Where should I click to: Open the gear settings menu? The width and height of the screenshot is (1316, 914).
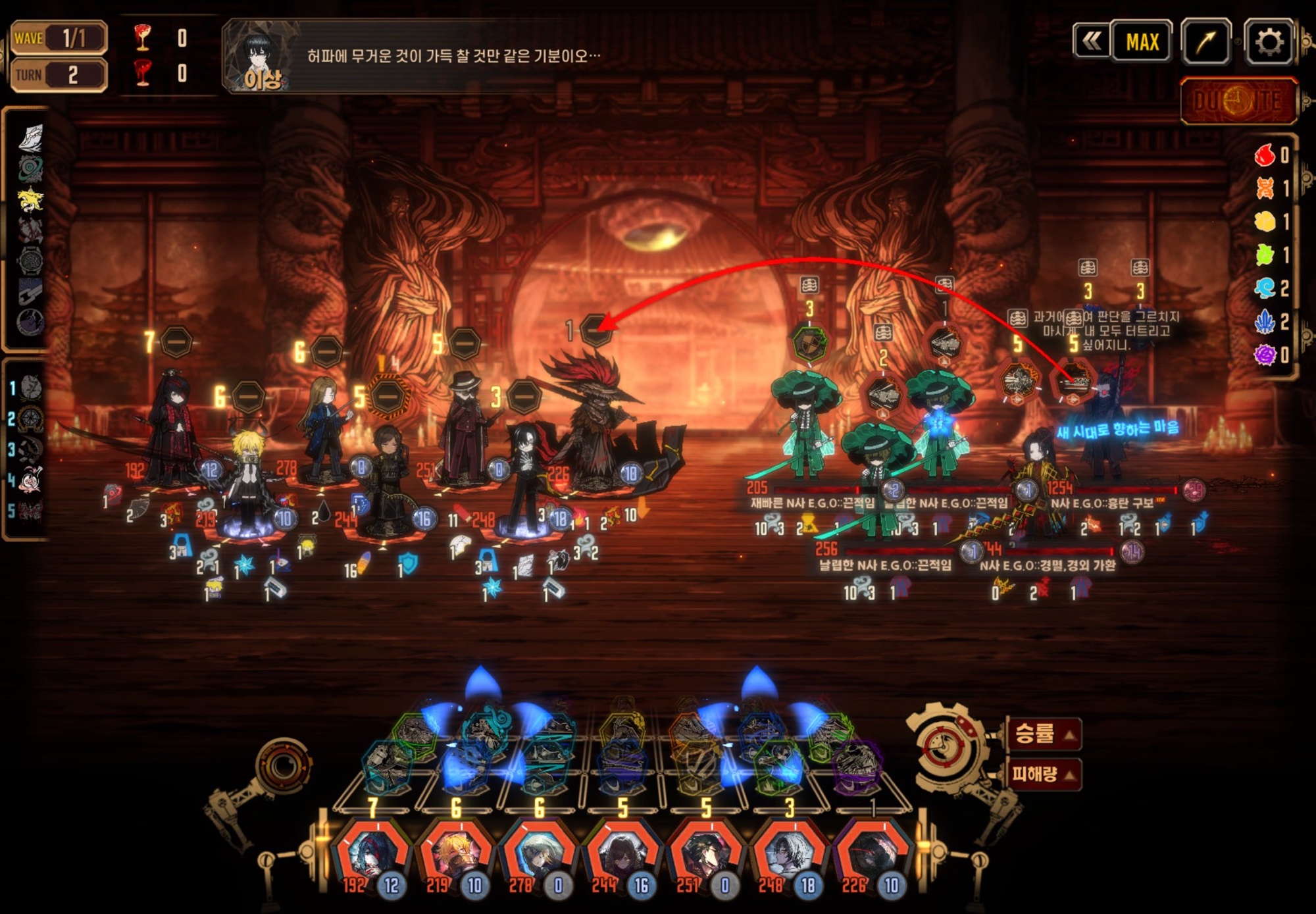coord(1269,42)
